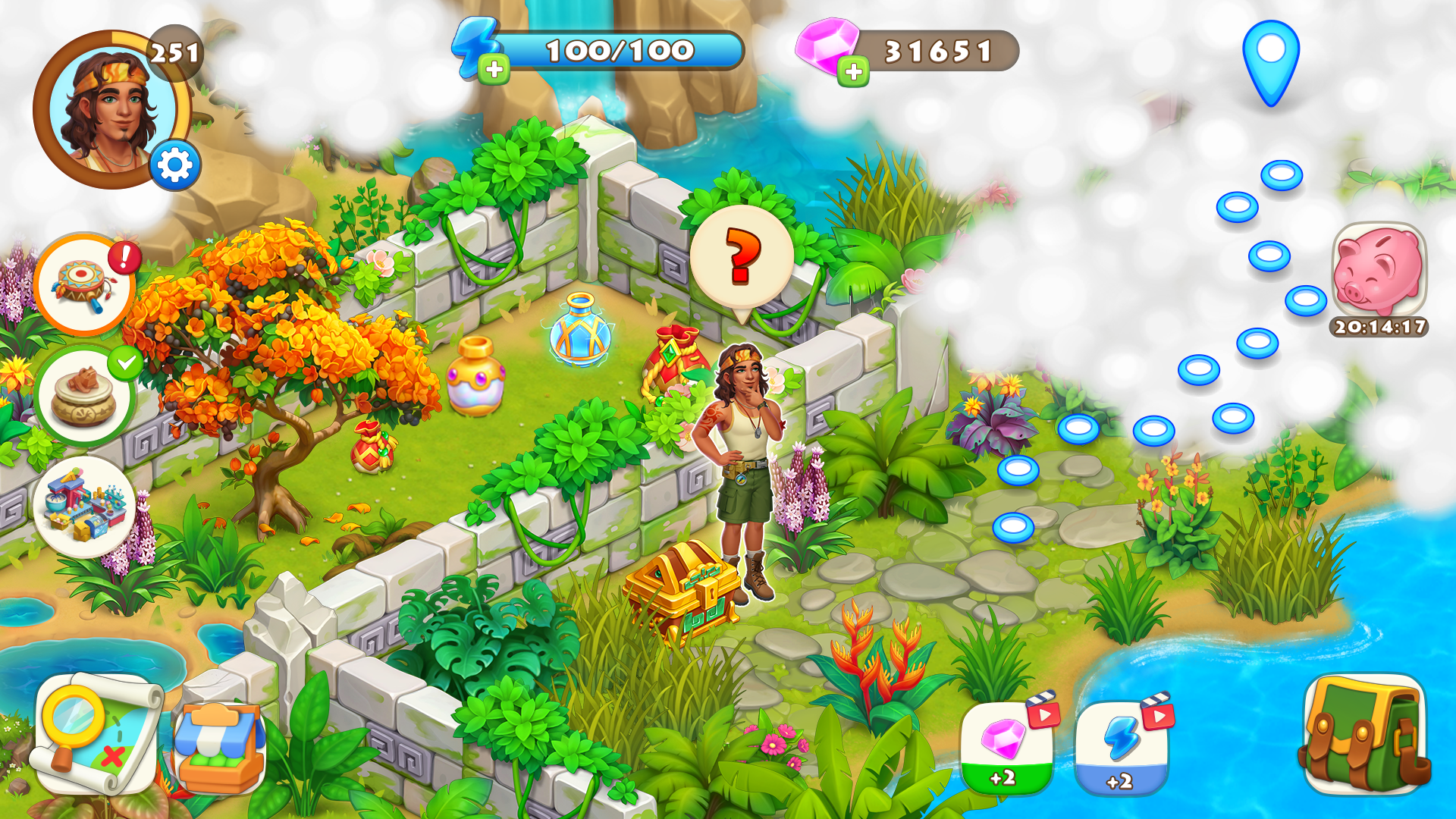
Task: Tap the gem counter showing 31651
Action: [937, 49]
